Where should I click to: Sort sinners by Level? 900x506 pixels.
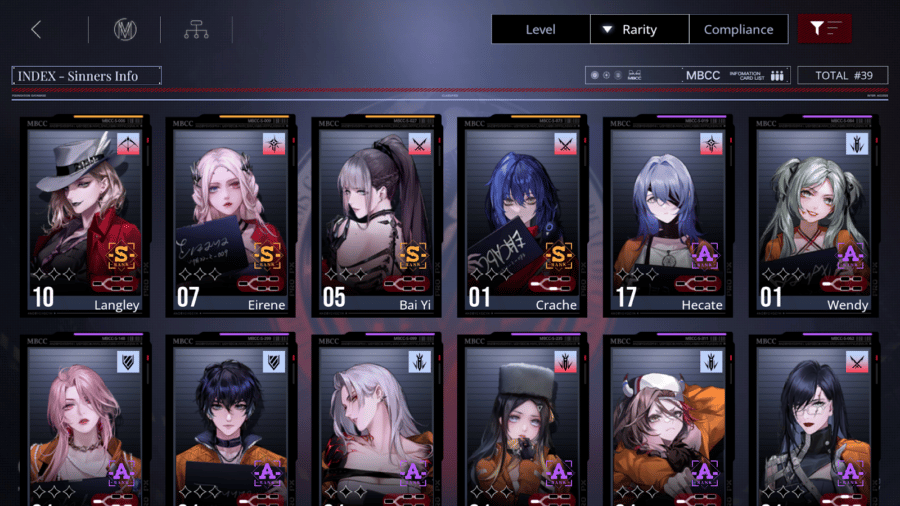pos(540,29)
